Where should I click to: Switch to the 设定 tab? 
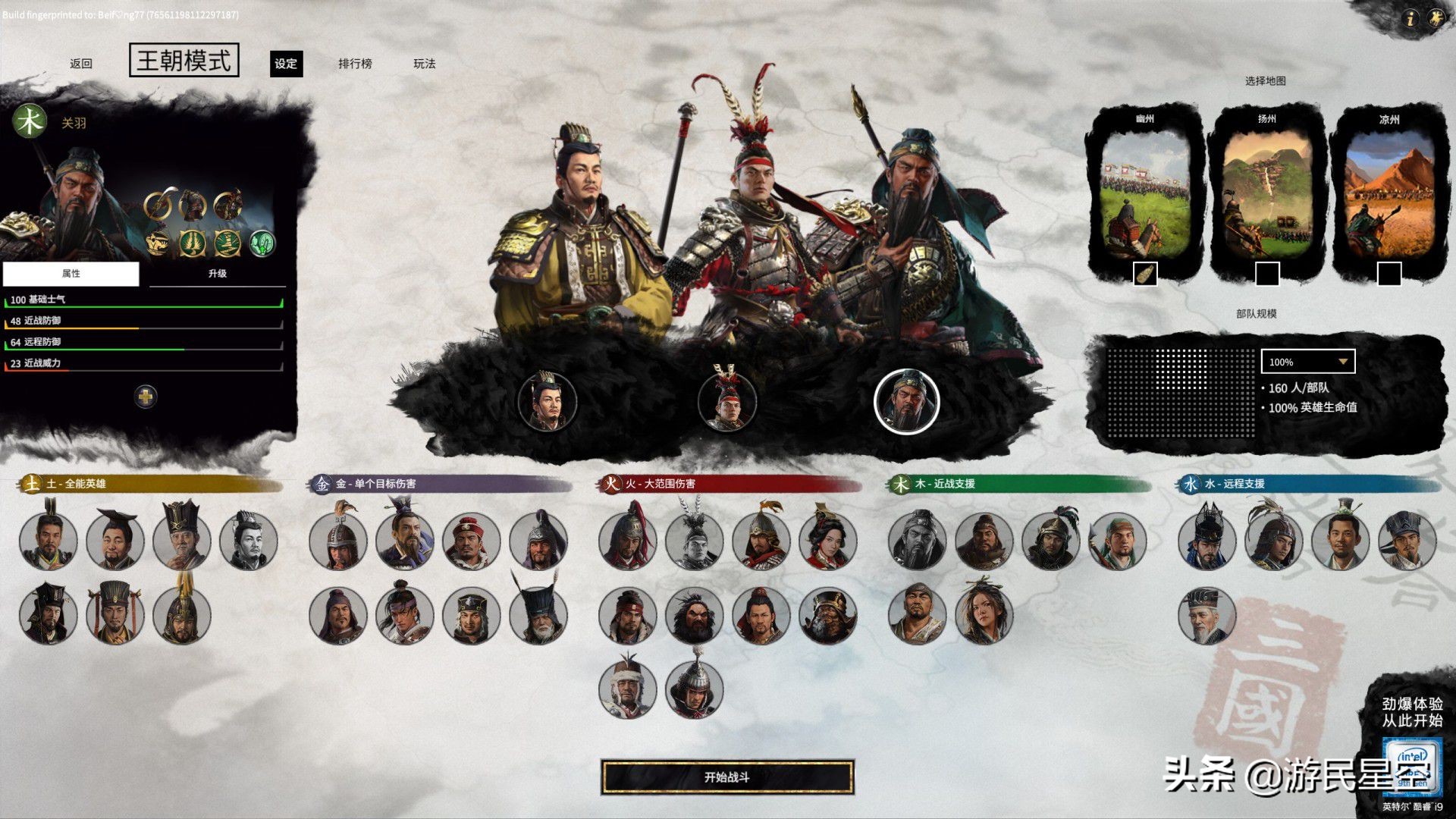click(286, 64)
